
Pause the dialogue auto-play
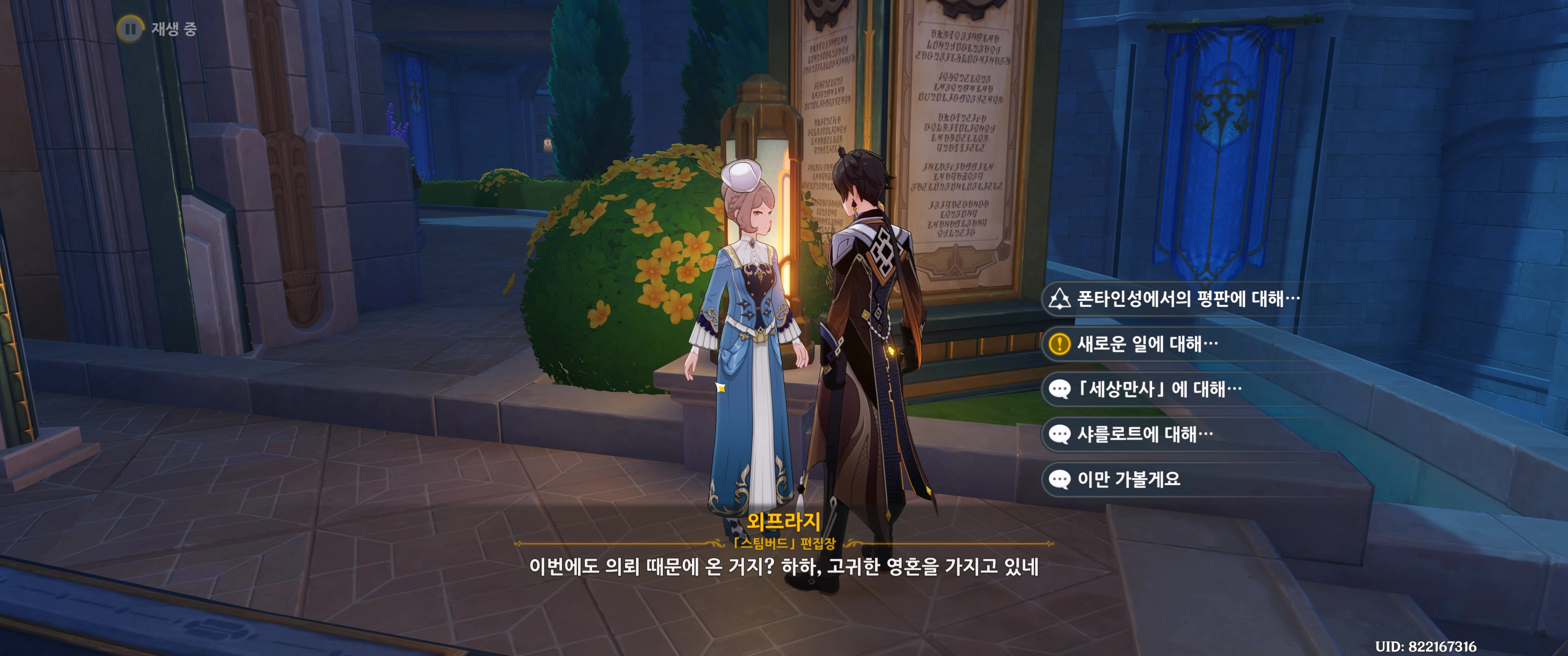129,29
